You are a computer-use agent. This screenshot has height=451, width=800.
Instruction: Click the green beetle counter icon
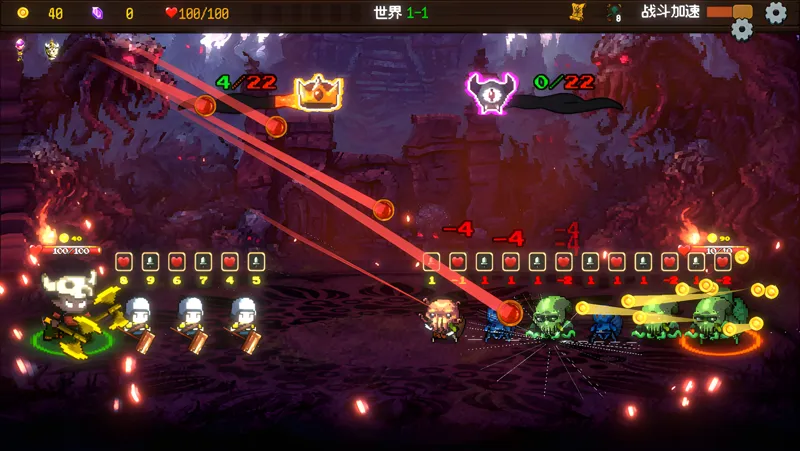click(613, 12)
